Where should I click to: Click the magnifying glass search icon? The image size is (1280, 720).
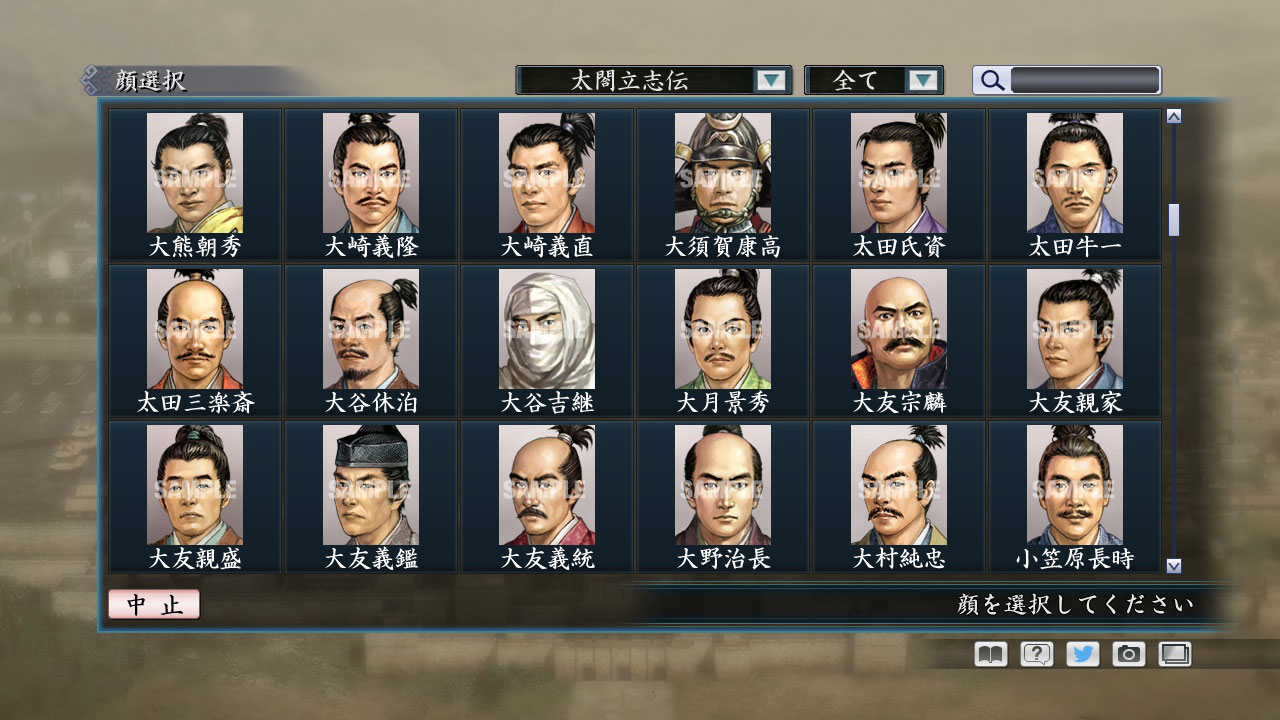(x=990, y=80)
